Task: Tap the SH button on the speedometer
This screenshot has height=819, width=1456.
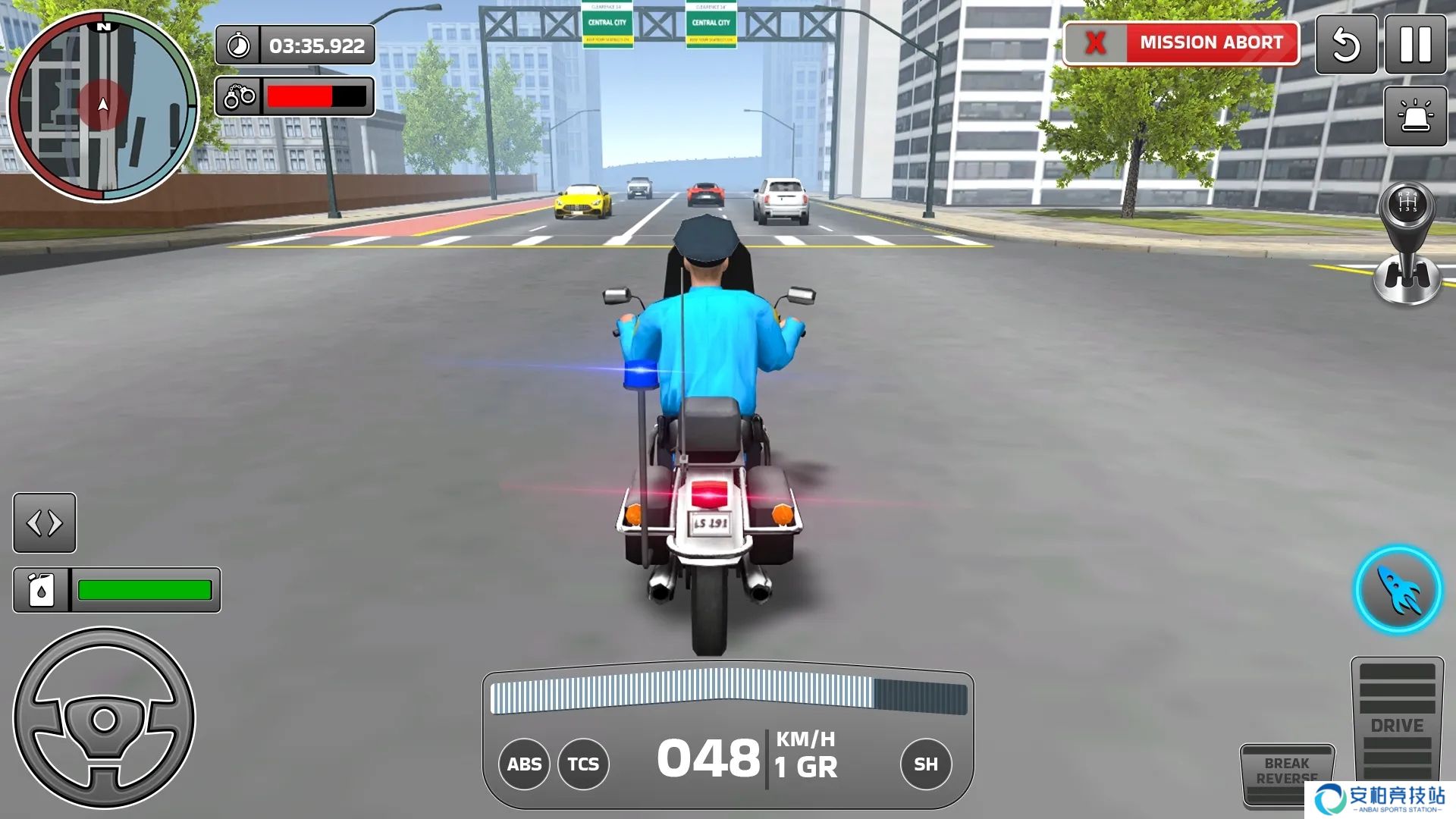Action: tap(925, 764)
